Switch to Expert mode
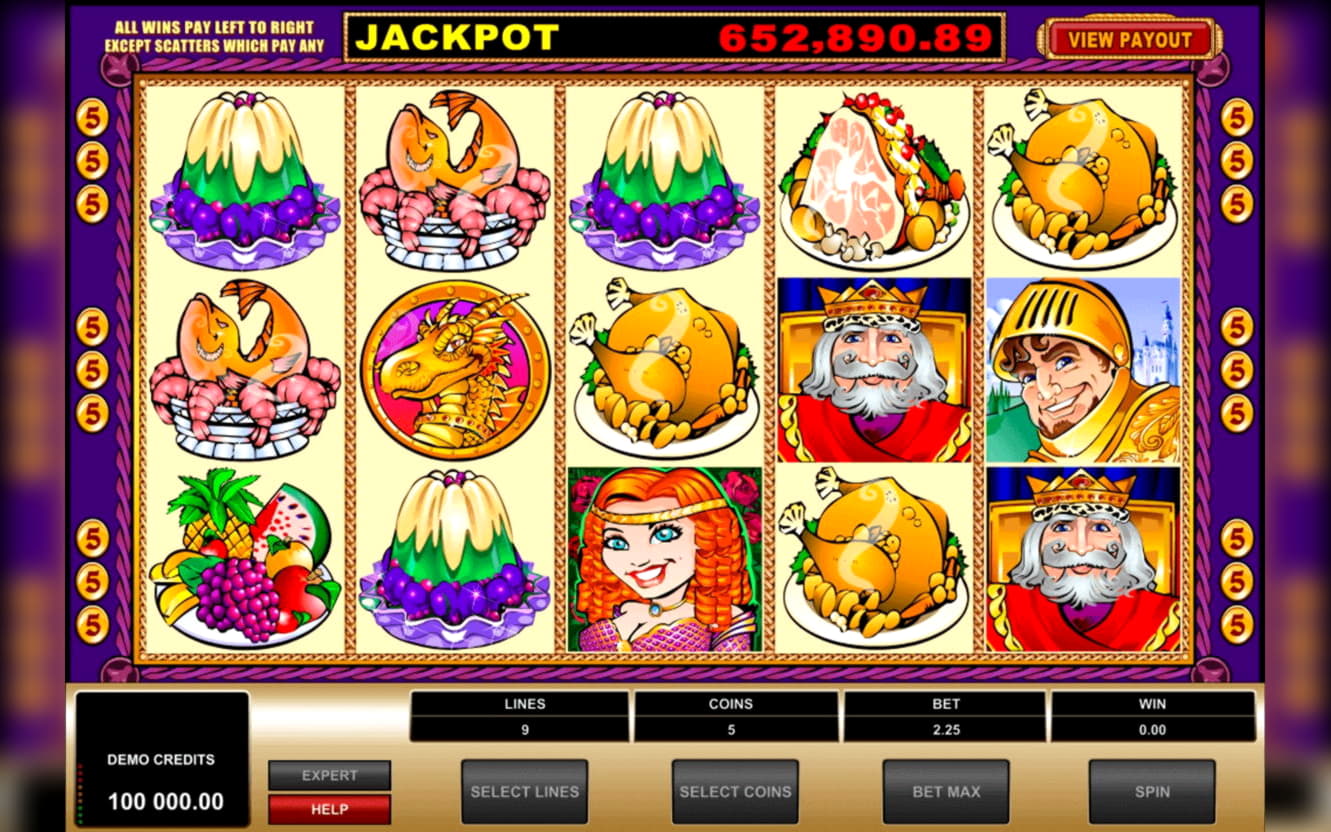The width and height of the screenshot is (1331, 832). coord(329,775)
